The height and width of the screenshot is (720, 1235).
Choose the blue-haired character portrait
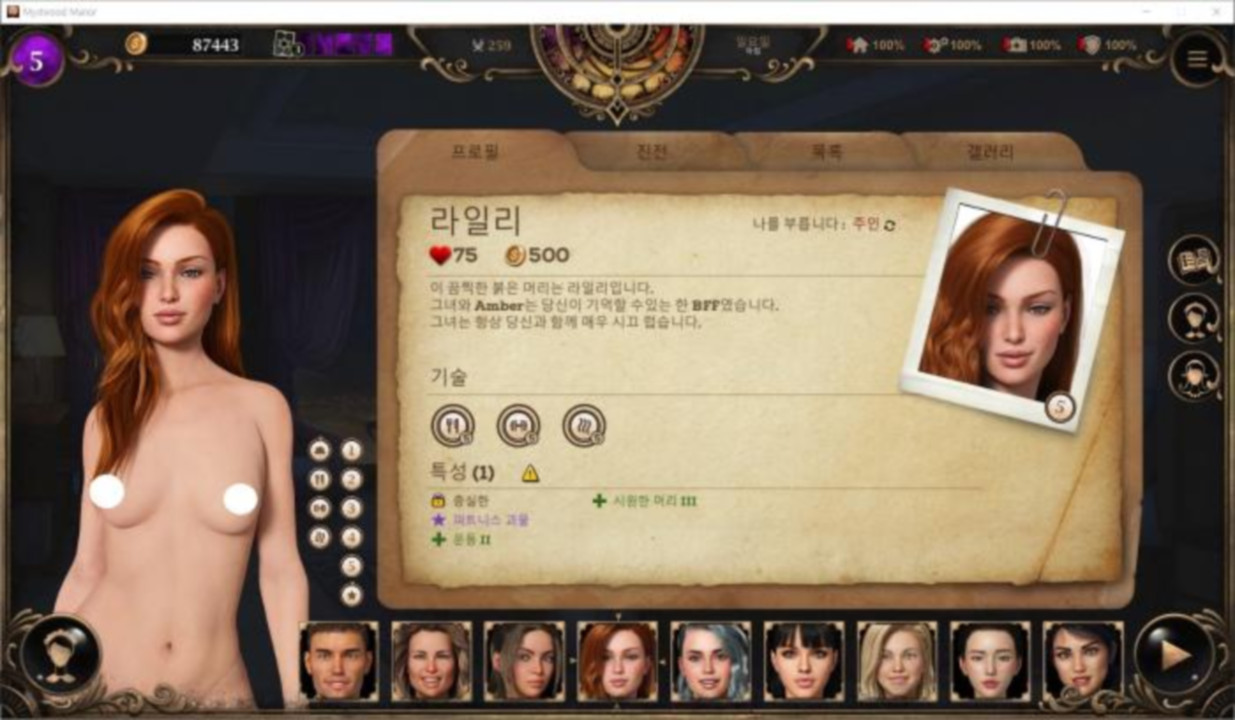(x=711, y=661)
